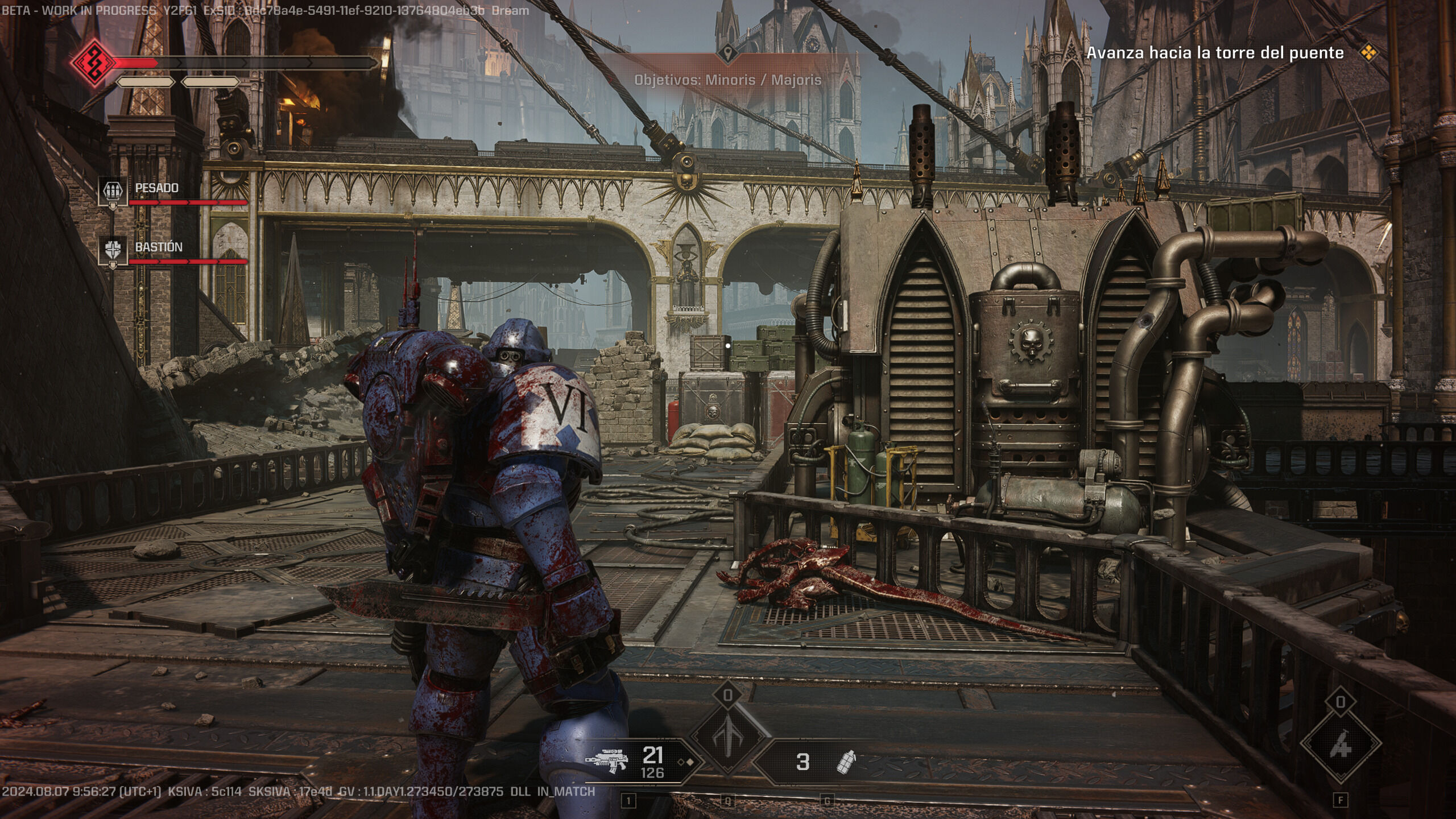Select the BASTIÓN teammate class icon
This screenshot has height=819, width=1456.
tap(113, 250)
